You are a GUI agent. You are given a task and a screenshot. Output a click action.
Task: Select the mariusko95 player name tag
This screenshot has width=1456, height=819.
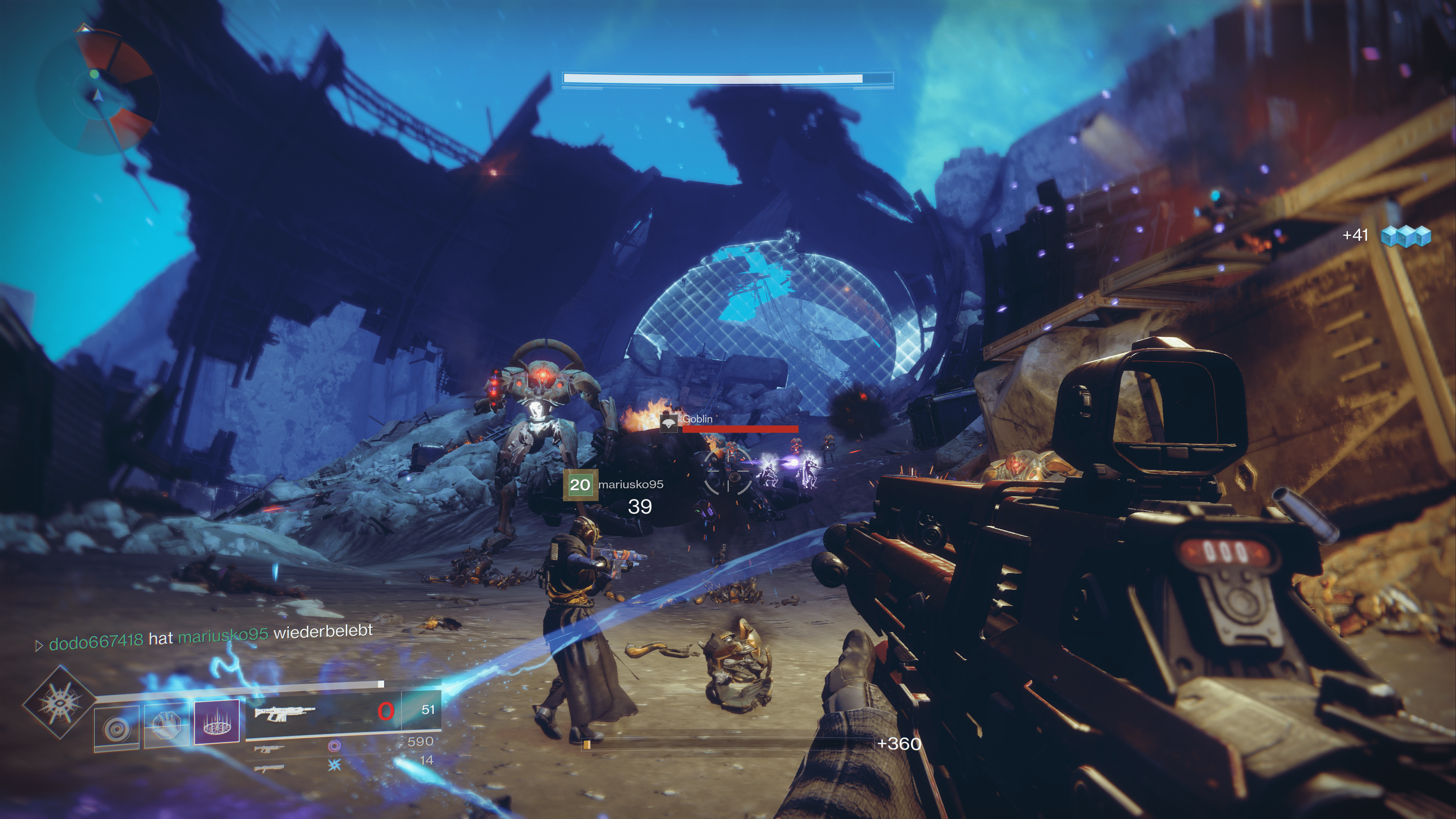[631, 485]
